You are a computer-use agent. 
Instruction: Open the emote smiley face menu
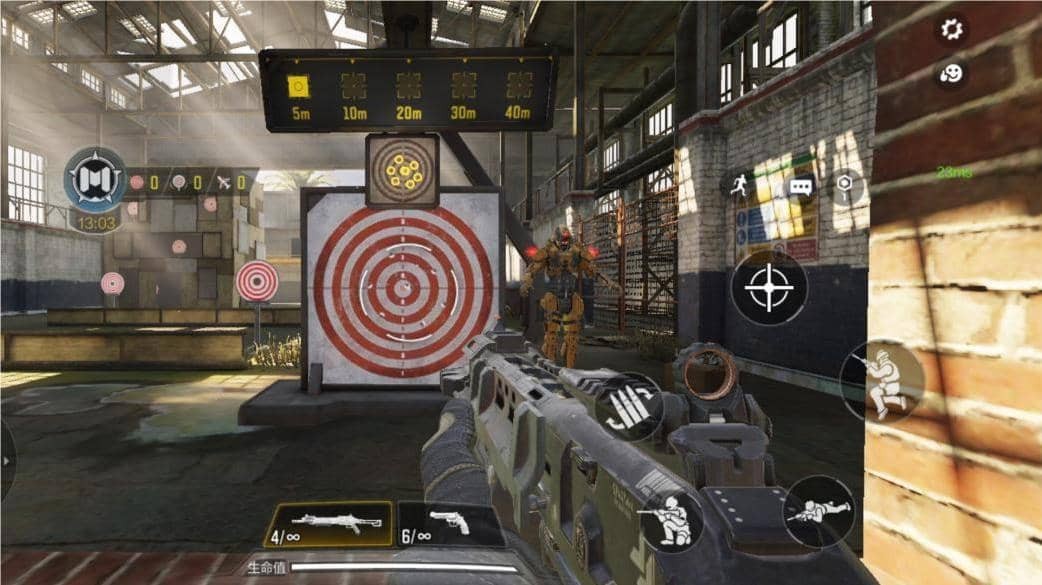click(x=951, y=73)
